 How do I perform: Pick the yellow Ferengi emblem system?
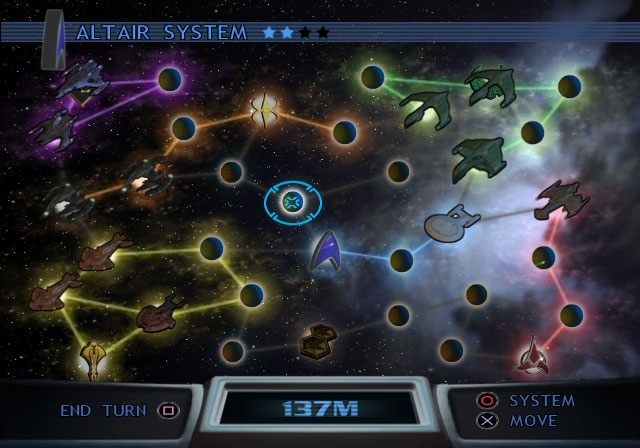tap(95, 355)
